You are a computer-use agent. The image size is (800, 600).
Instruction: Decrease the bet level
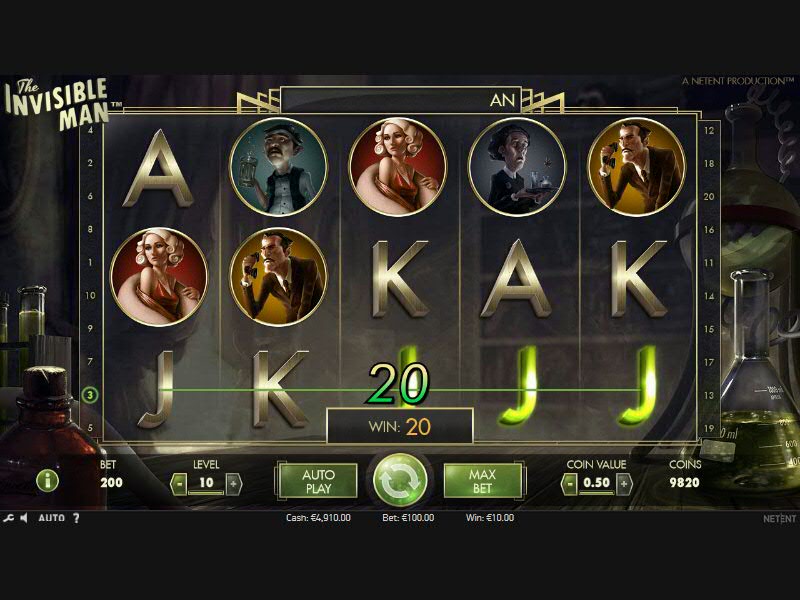click(x=179, y=484)
